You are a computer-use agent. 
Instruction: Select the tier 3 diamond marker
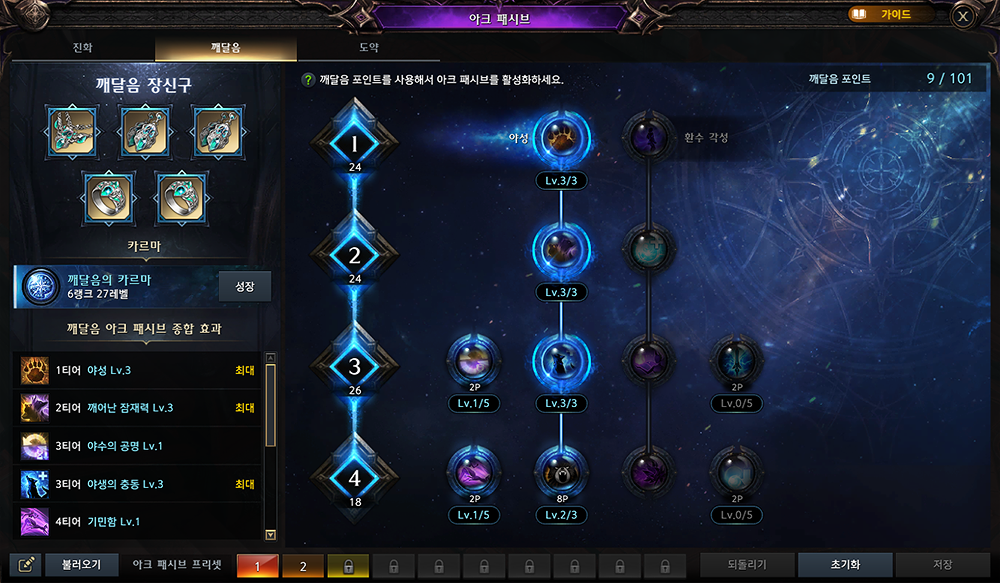(354, 367)
